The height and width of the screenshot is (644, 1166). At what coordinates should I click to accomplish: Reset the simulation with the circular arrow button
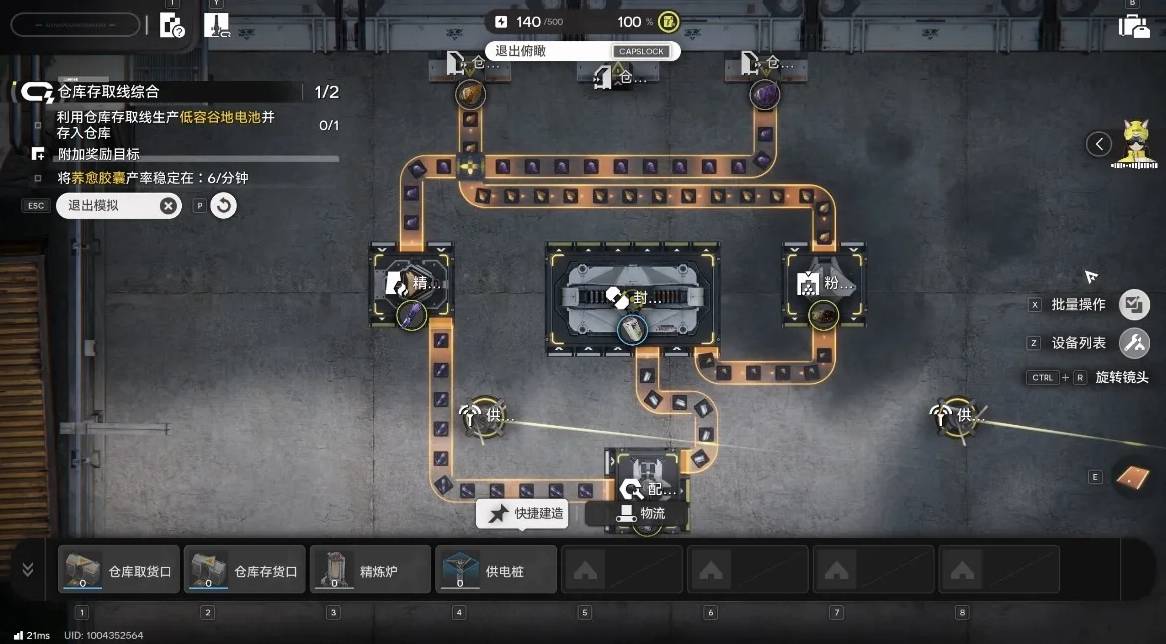(224, 206)
